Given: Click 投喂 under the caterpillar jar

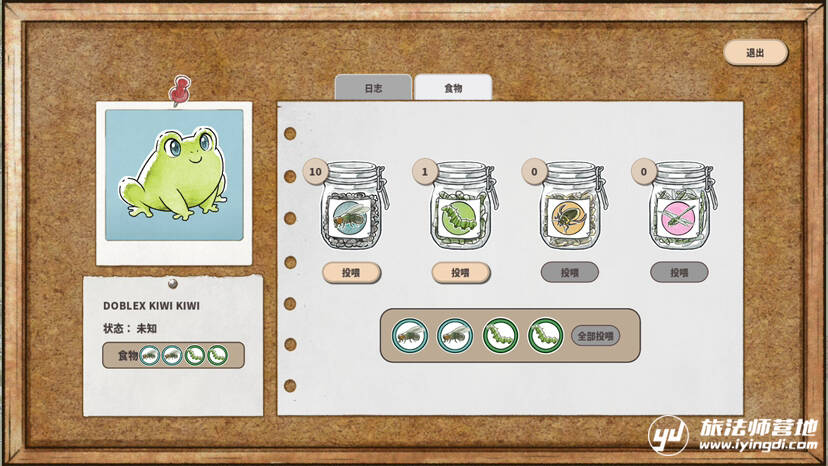Looking at the screenshot, I should pyautogui.click(x=460, y=272).
